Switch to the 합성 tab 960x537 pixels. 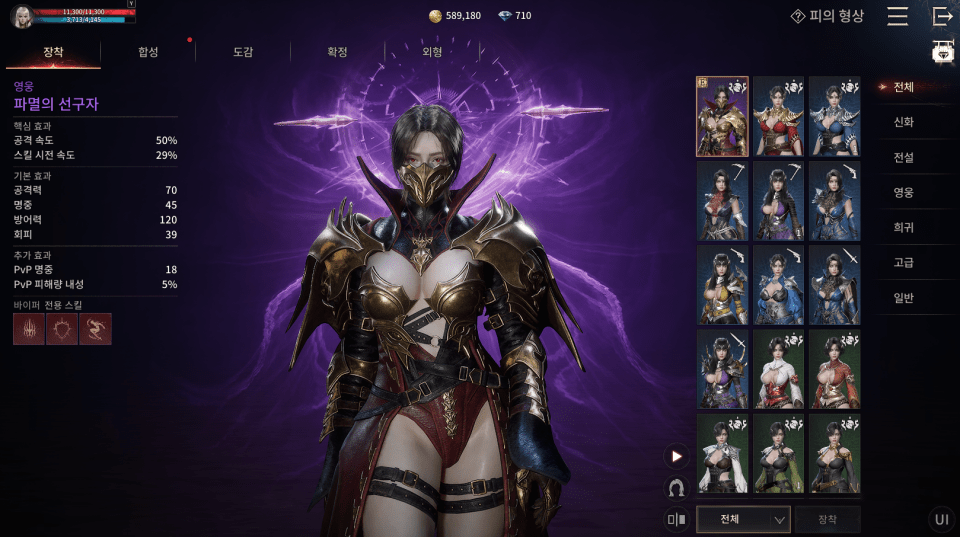pos(148,52)
